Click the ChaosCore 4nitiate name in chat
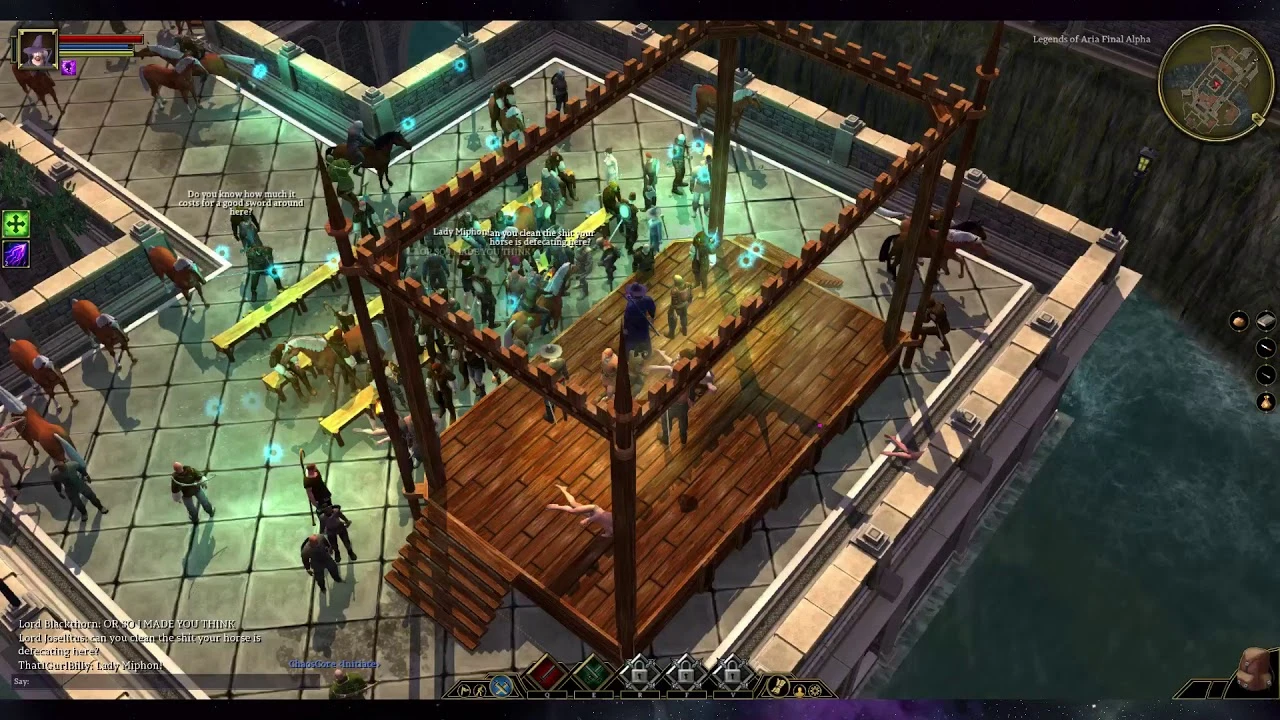This screenshot has height=720, width=1280. pos(333,663)
